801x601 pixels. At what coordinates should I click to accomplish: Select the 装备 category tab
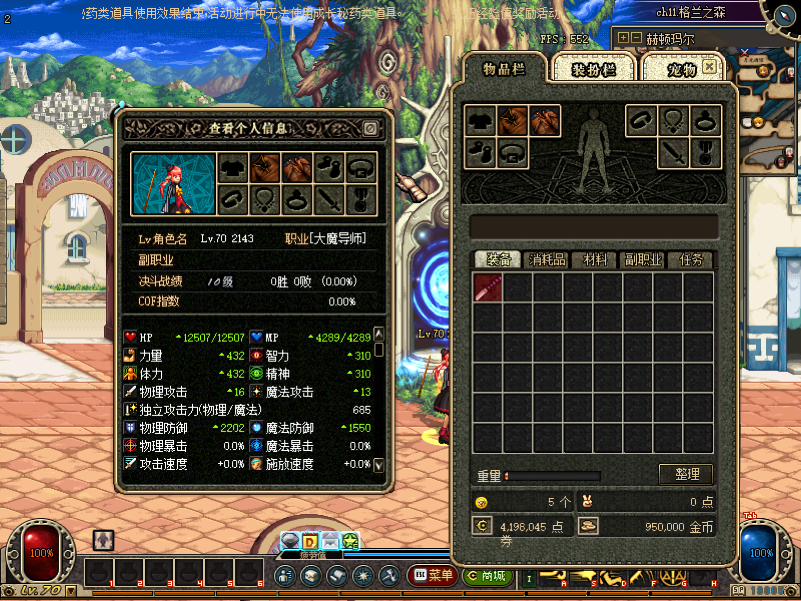[x=498, y=260]
